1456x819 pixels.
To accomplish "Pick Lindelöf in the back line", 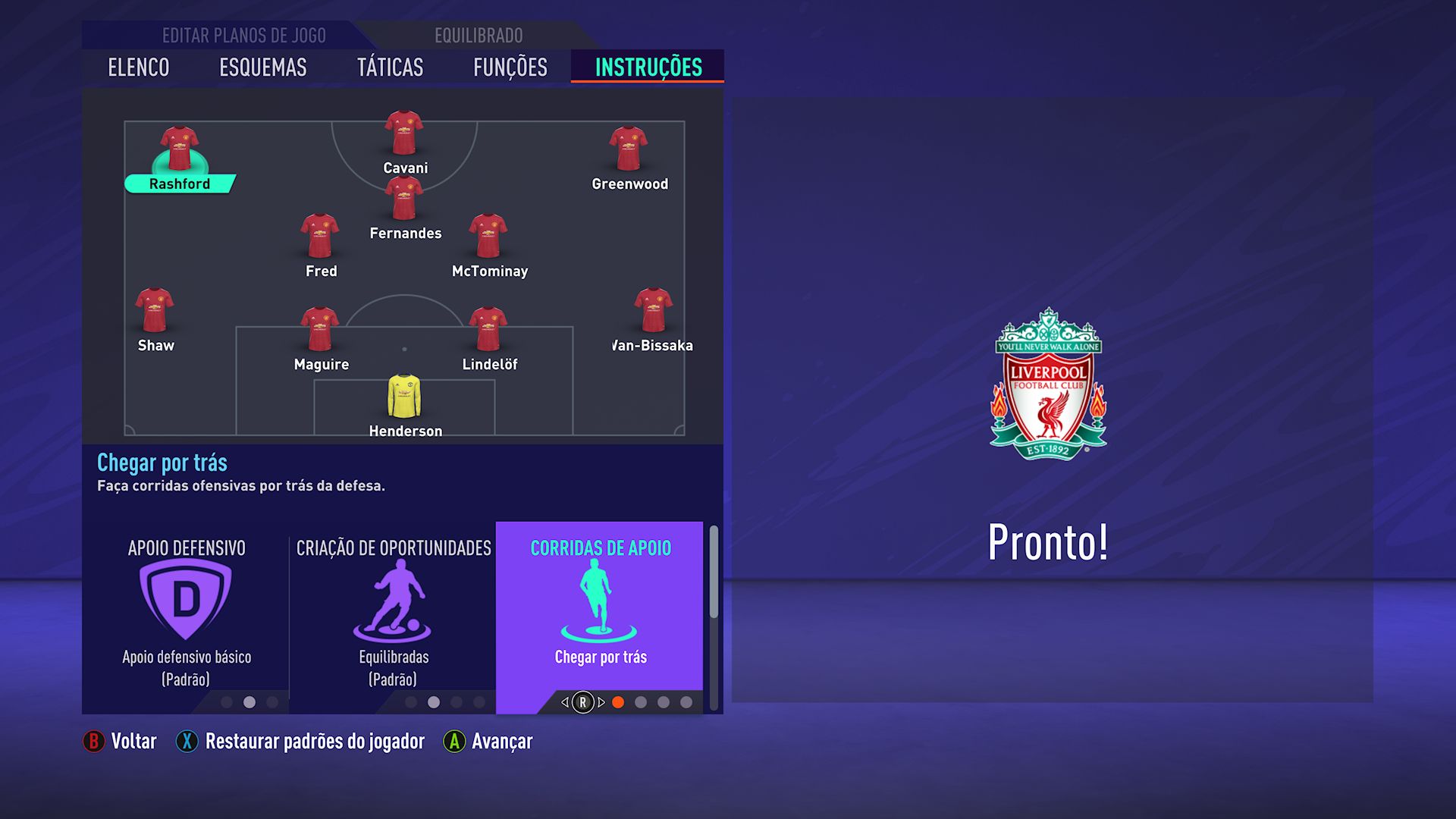I will click(x=488, y=330).
